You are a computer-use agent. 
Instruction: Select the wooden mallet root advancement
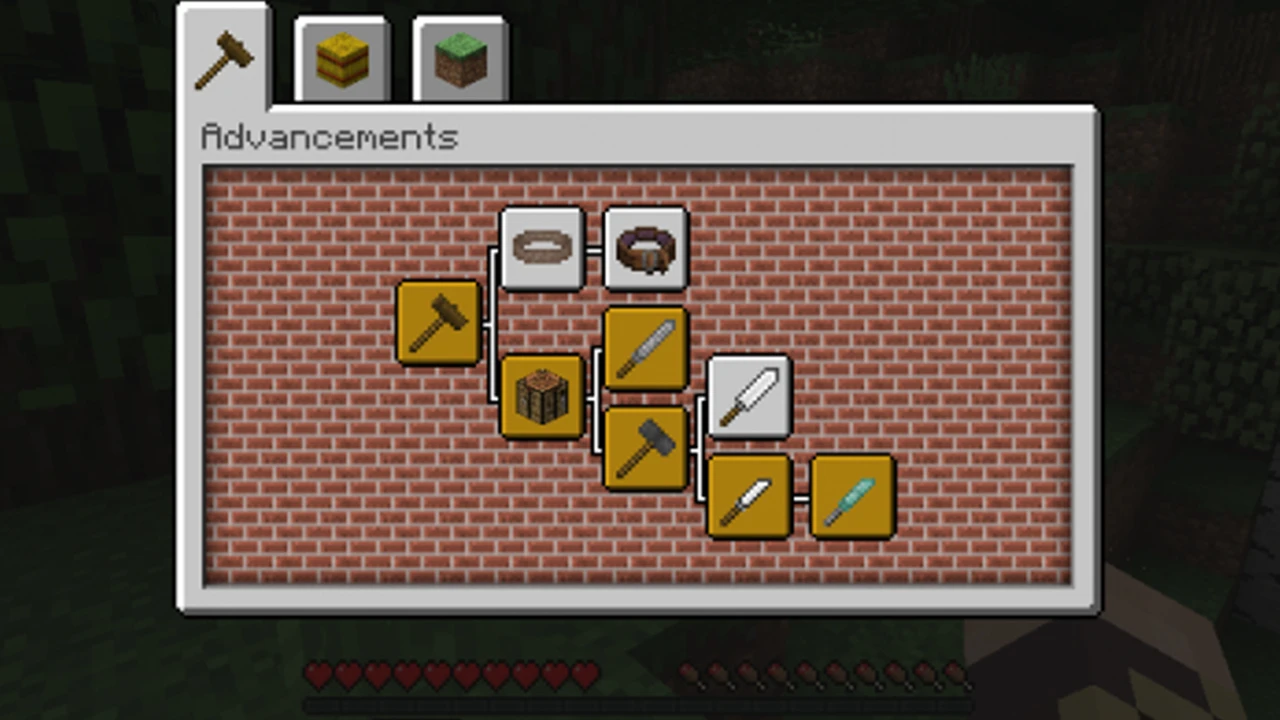[x=440, y=322]
